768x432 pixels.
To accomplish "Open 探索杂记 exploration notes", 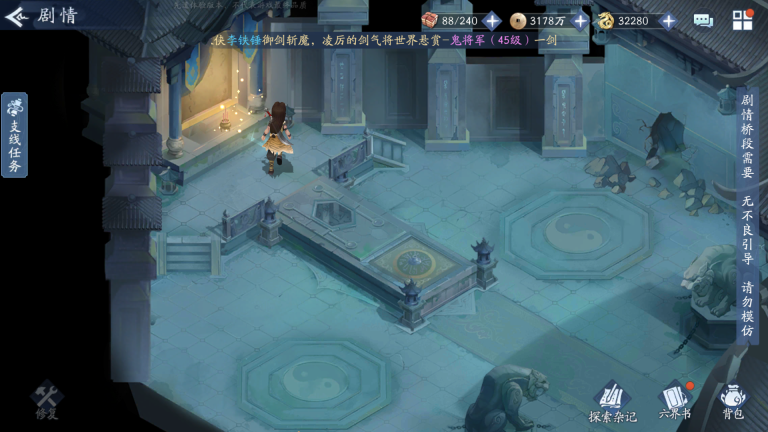I will 612,400.
